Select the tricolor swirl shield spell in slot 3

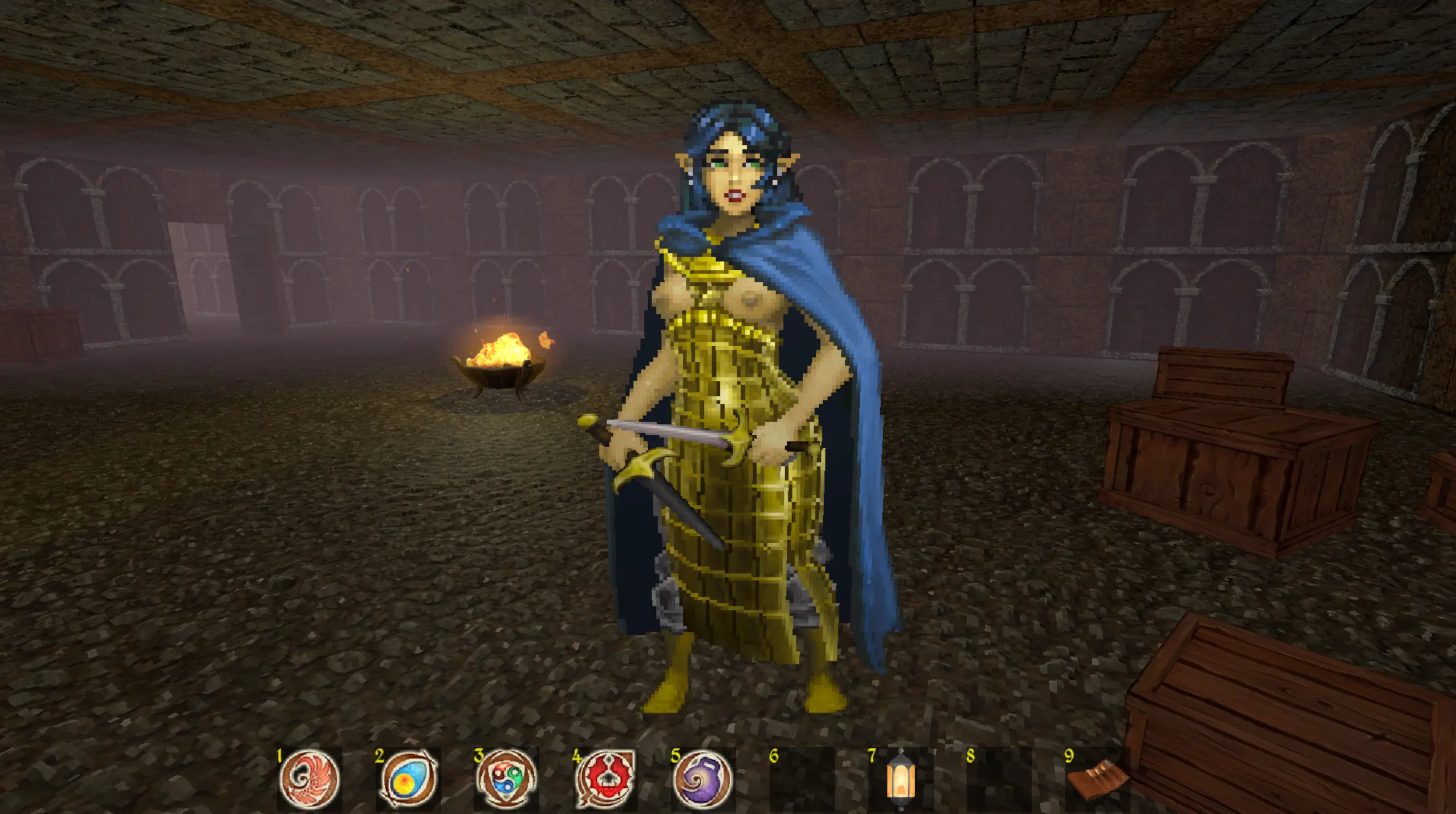(506, 779)
